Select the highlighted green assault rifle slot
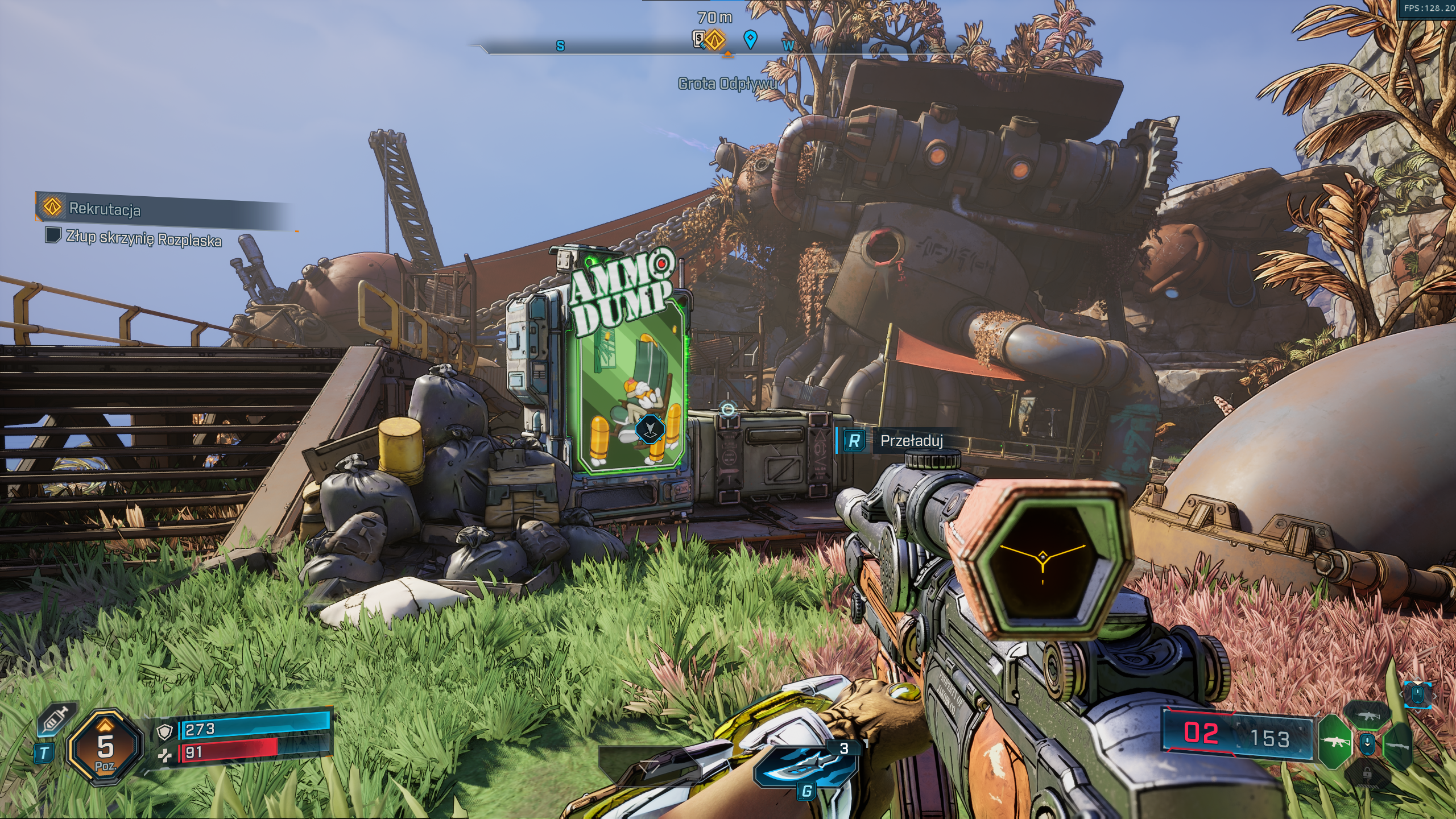The width and height of the screenshot is (1456, 819). (x=1334, y=742)
